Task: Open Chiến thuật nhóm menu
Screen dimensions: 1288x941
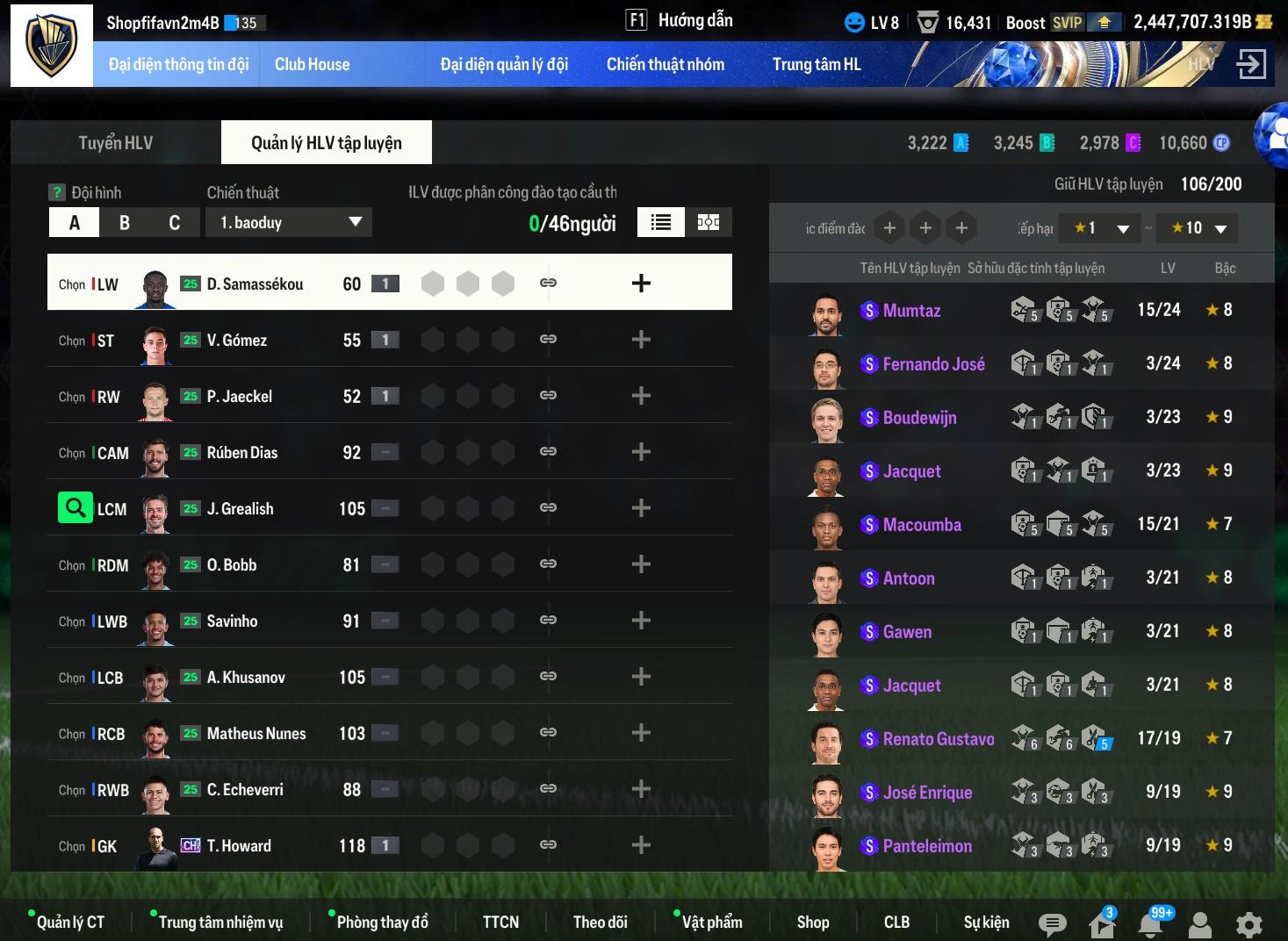Action: coord(665,64)
